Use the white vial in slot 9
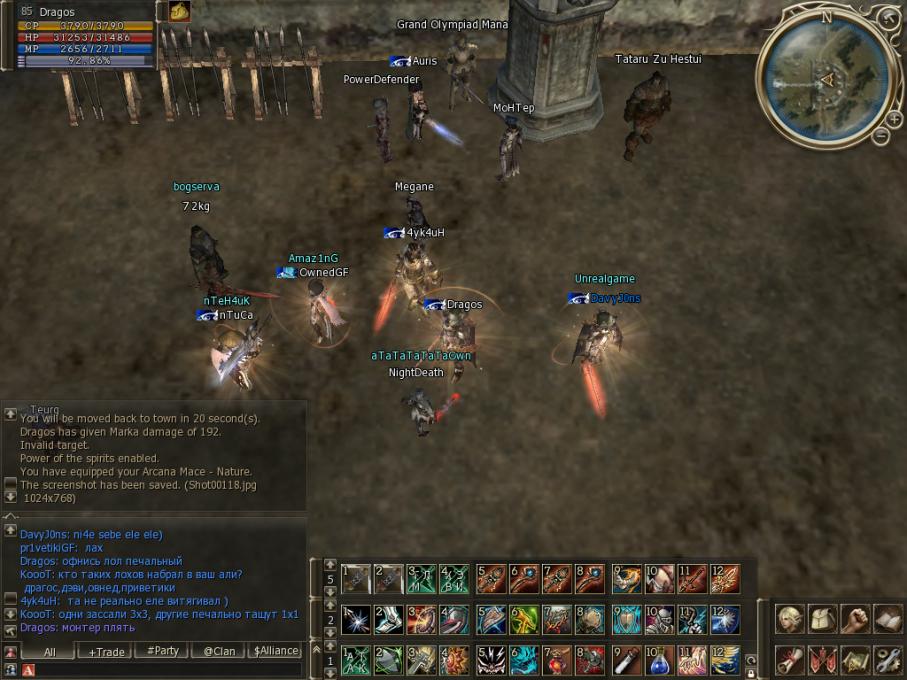Screen dimensions: 907x680 [627, 660]
